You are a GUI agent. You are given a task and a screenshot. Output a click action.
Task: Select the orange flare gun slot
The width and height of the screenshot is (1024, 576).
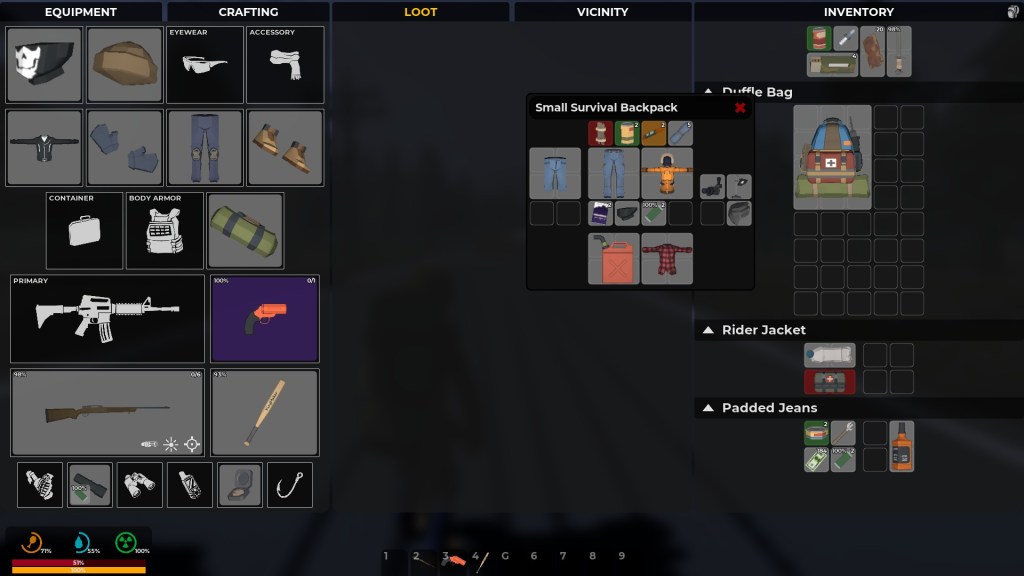point(265,318)
